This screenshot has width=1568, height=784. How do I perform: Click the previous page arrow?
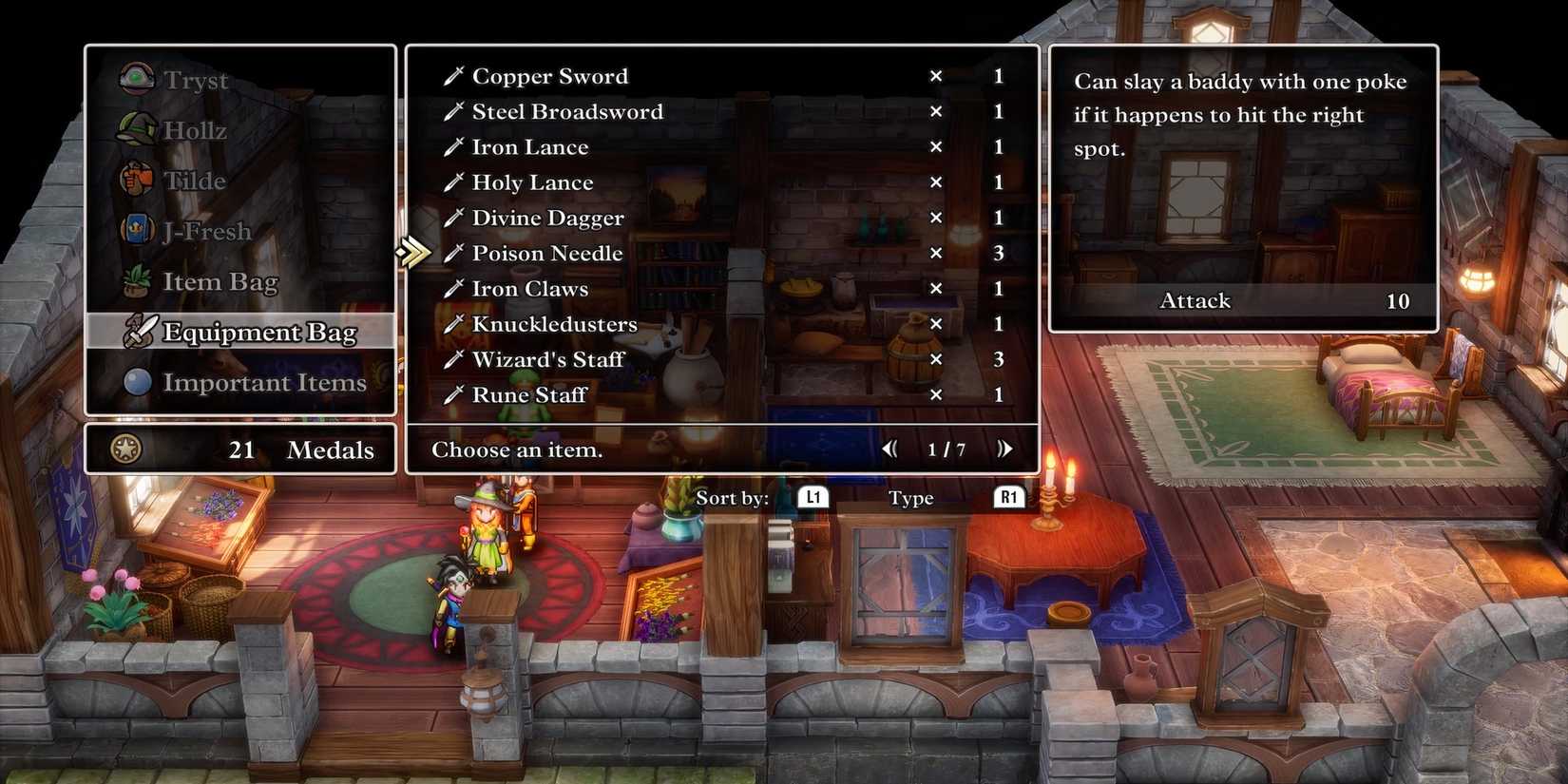click(890, 449)
